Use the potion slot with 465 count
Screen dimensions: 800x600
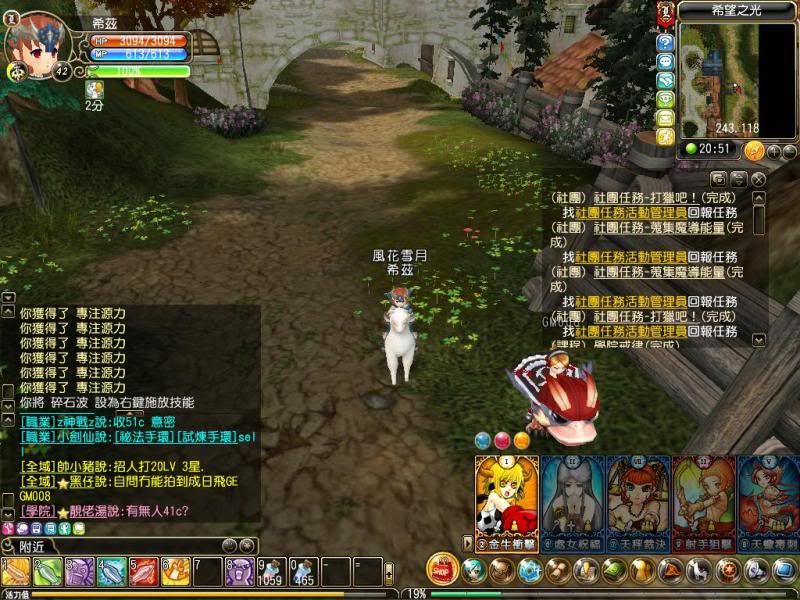304,572
